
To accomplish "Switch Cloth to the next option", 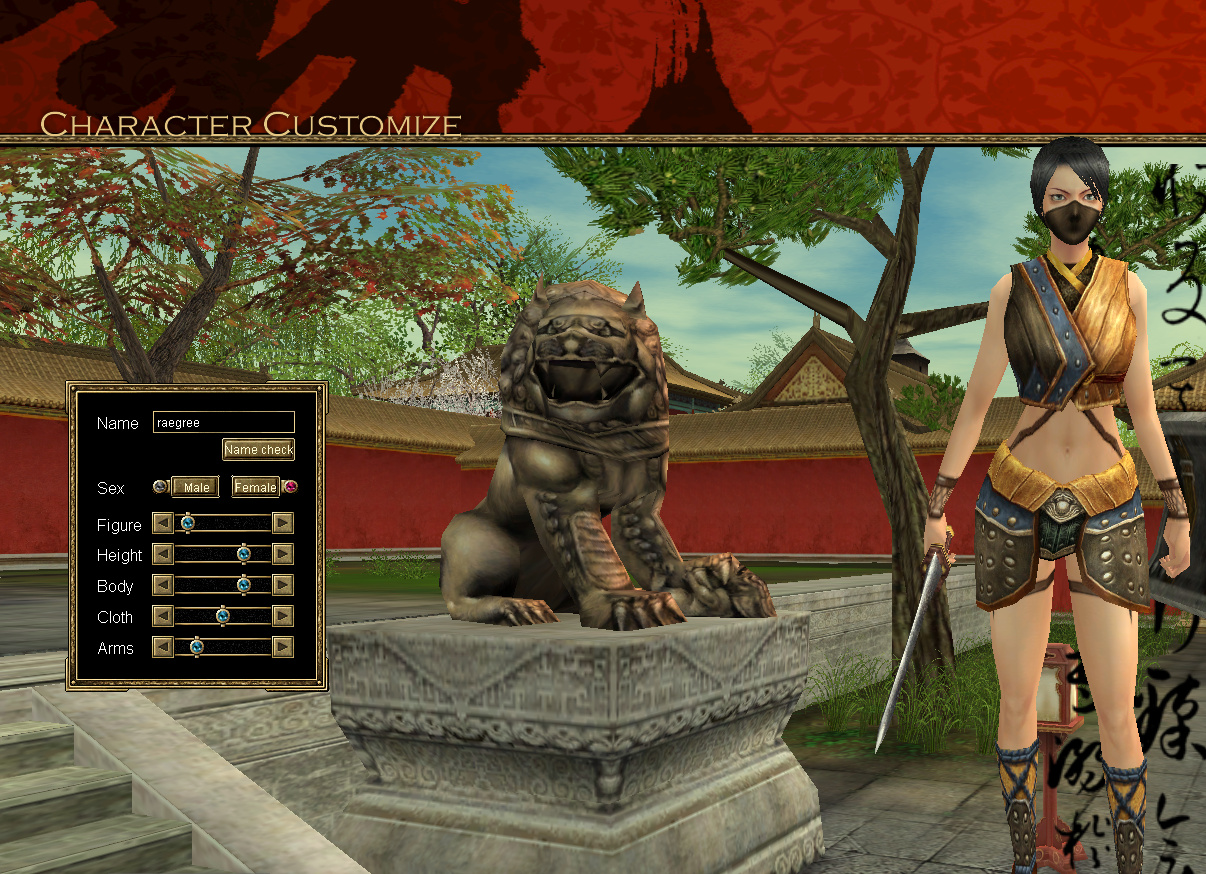I will tap(283, 616).
